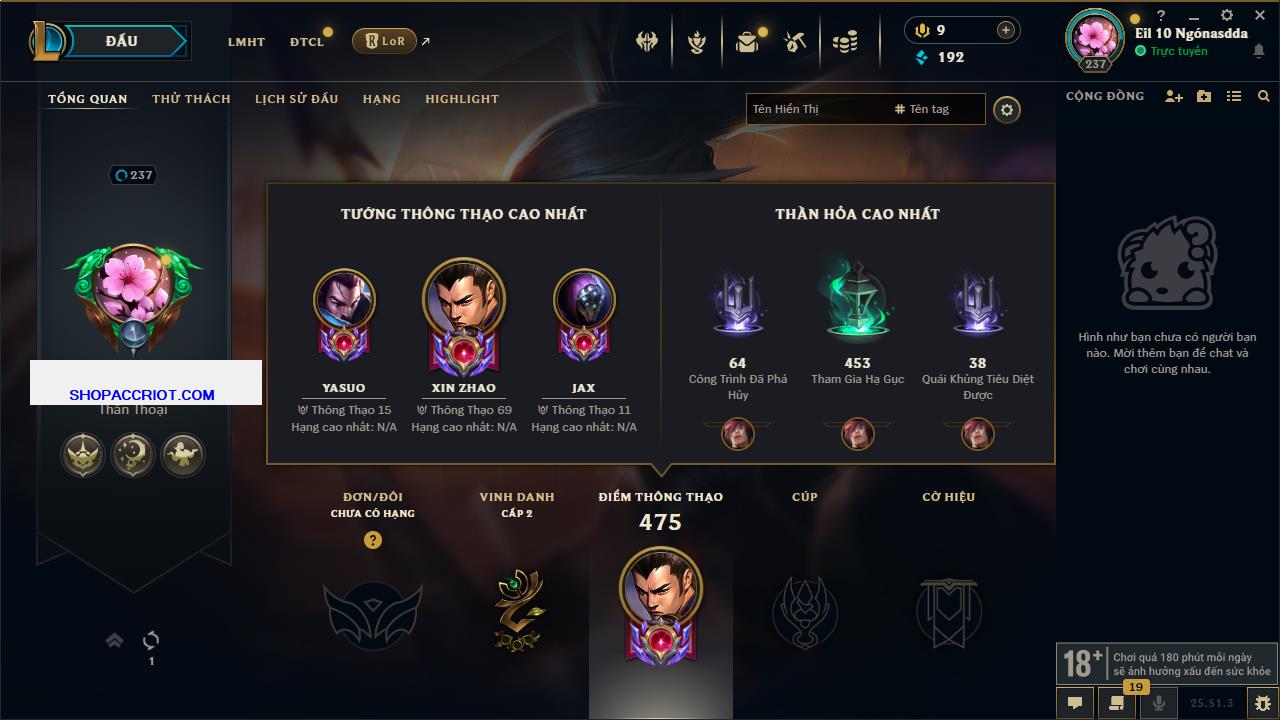Open the ĐTCL section
This screenshot has height=720, width=1280.
pyautogui.click(x=307, y=42)
